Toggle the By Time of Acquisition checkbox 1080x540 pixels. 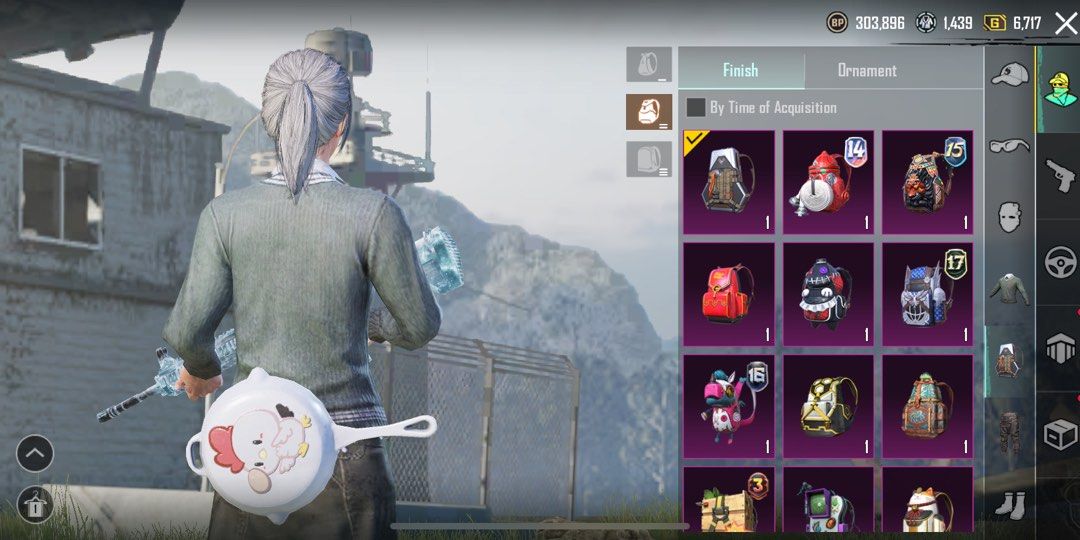696,107
